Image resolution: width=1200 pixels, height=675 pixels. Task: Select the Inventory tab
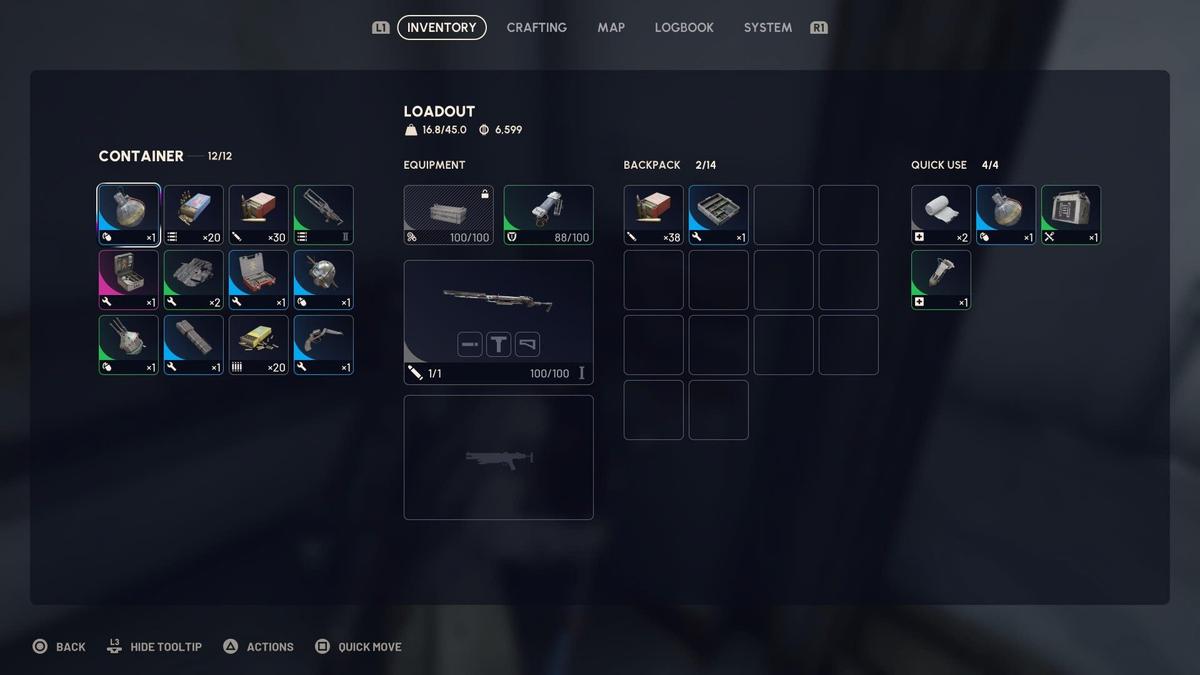tap(441, 28)
